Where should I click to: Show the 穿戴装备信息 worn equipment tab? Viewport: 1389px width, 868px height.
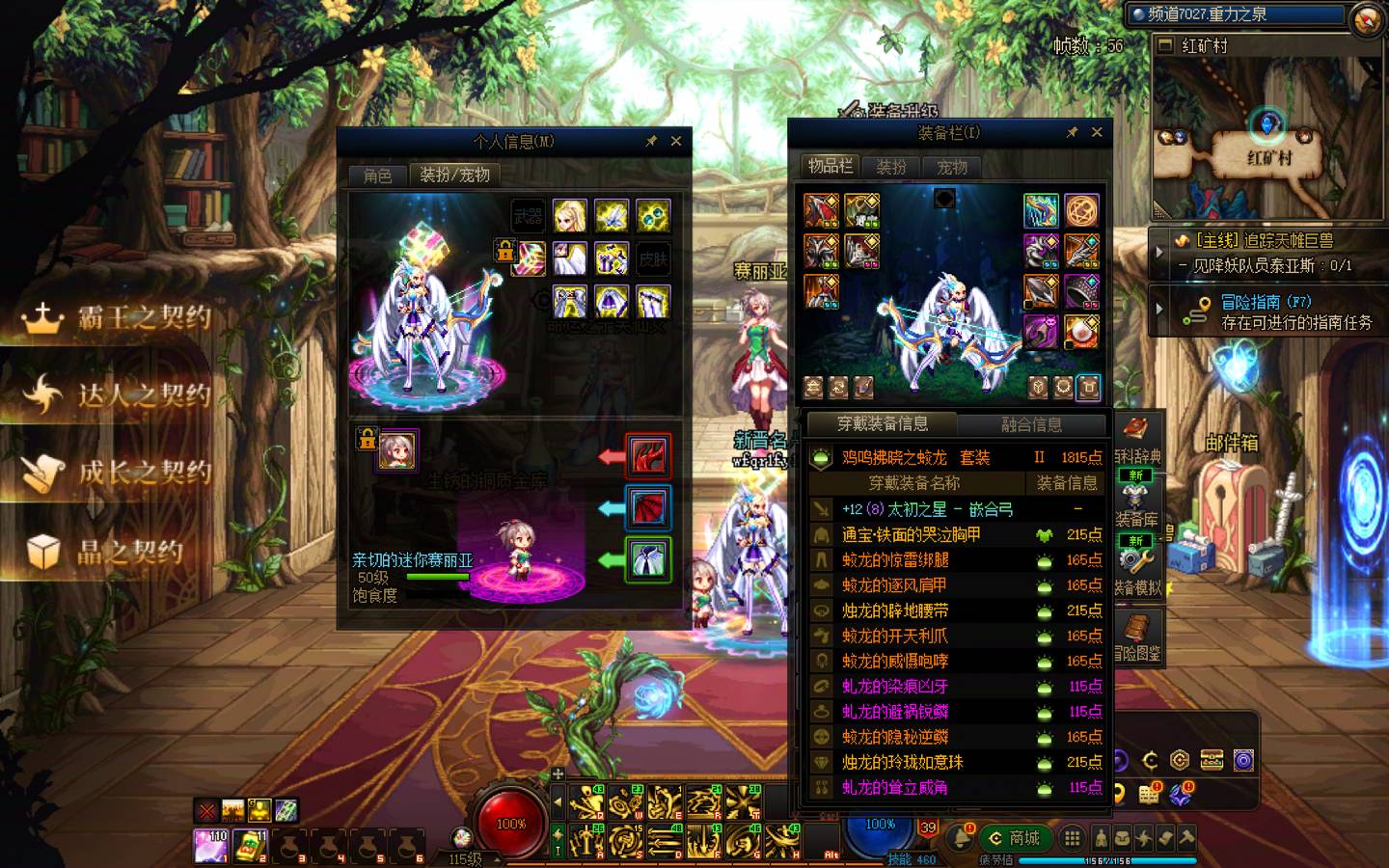[x=882, y=424]
